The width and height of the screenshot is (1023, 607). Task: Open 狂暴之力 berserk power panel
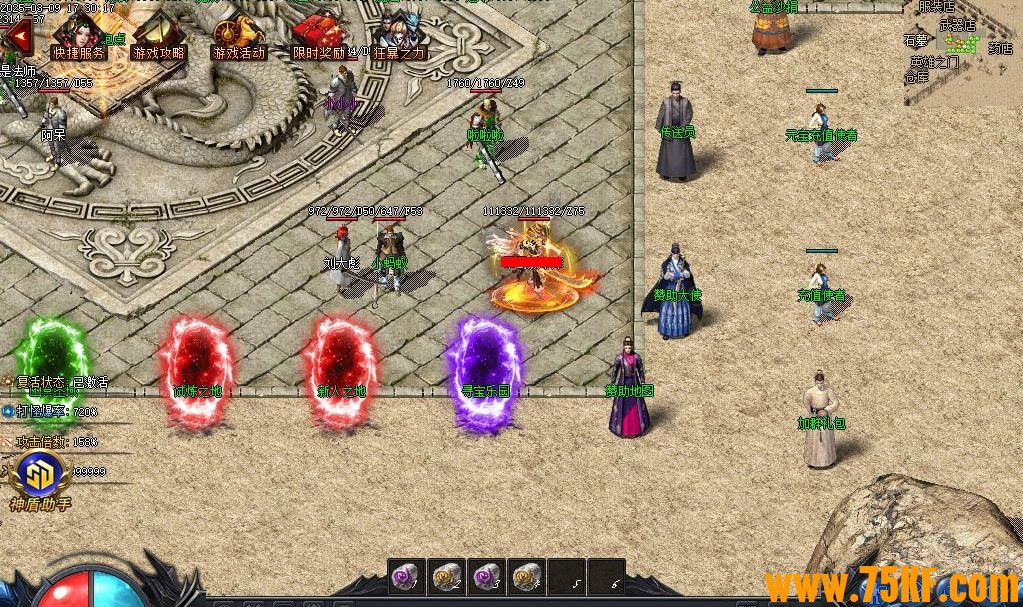(x=398, y=37)
